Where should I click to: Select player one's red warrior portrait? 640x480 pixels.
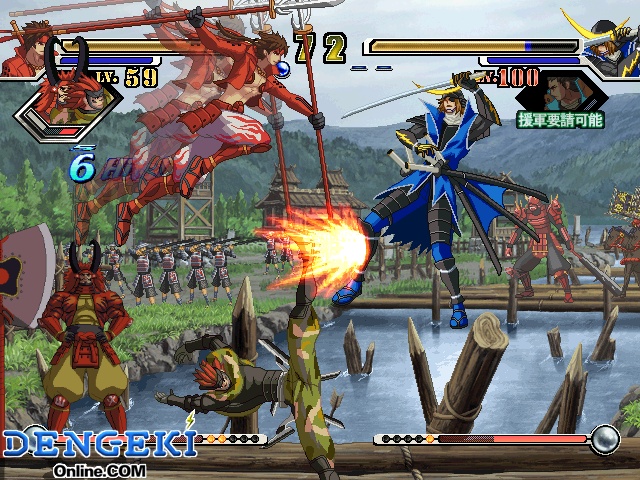[22, 52]
